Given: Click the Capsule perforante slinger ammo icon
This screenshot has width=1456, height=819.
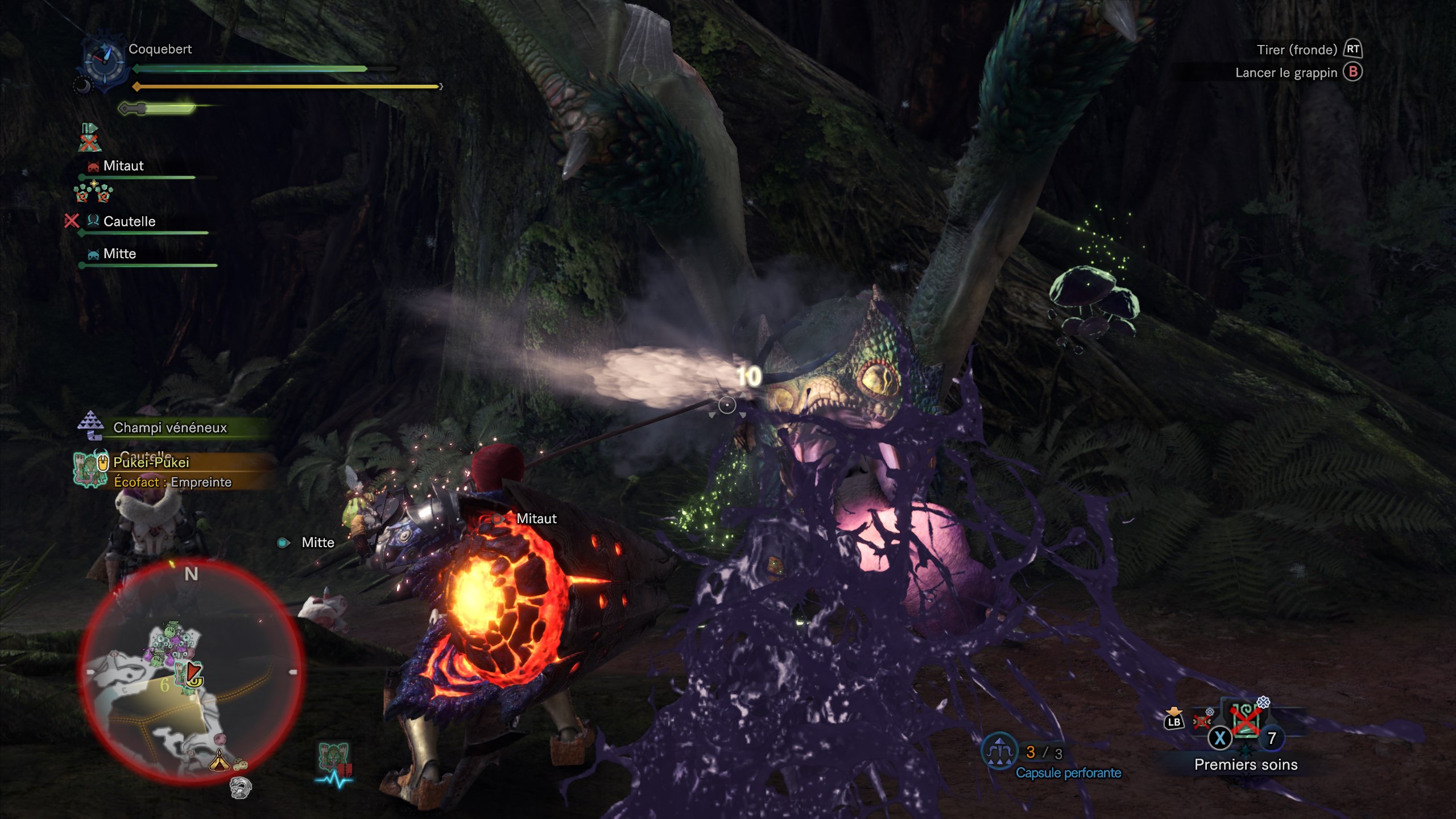Looking at the screenshot, I should pyautogui.click(x=999, y=751).
